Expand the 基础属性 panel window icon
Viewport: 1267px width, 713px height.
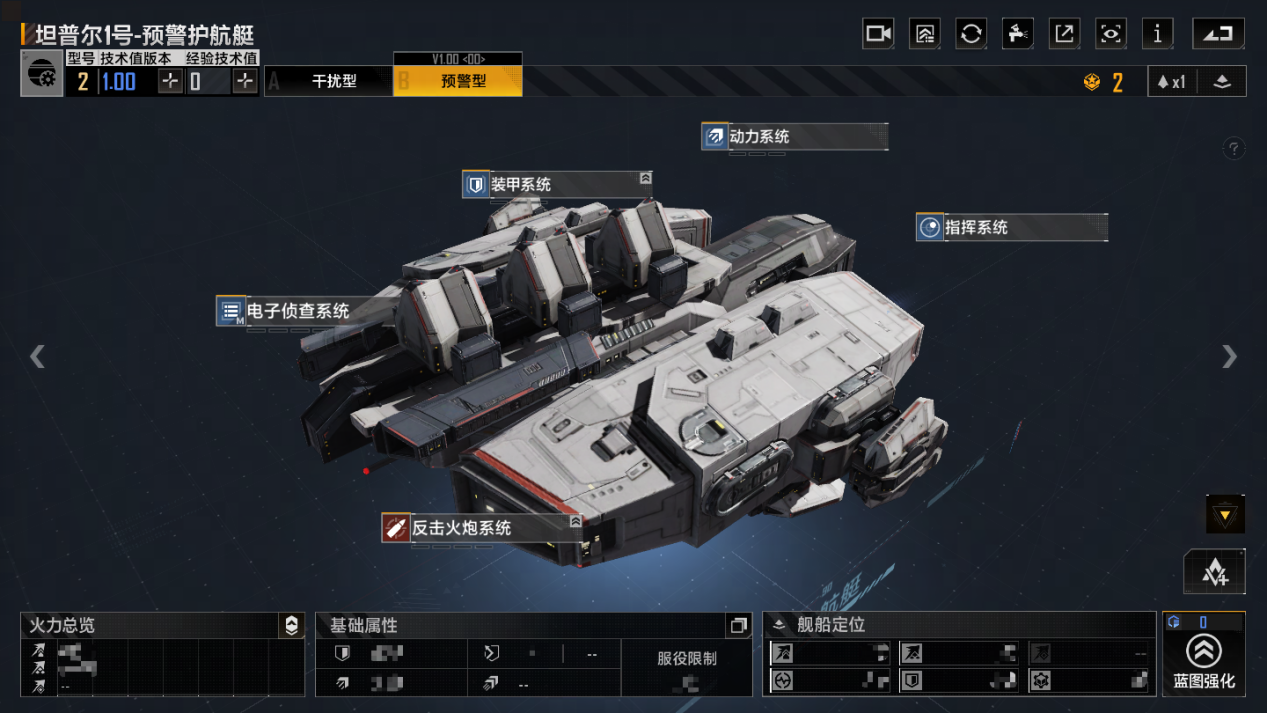[738, 626]
